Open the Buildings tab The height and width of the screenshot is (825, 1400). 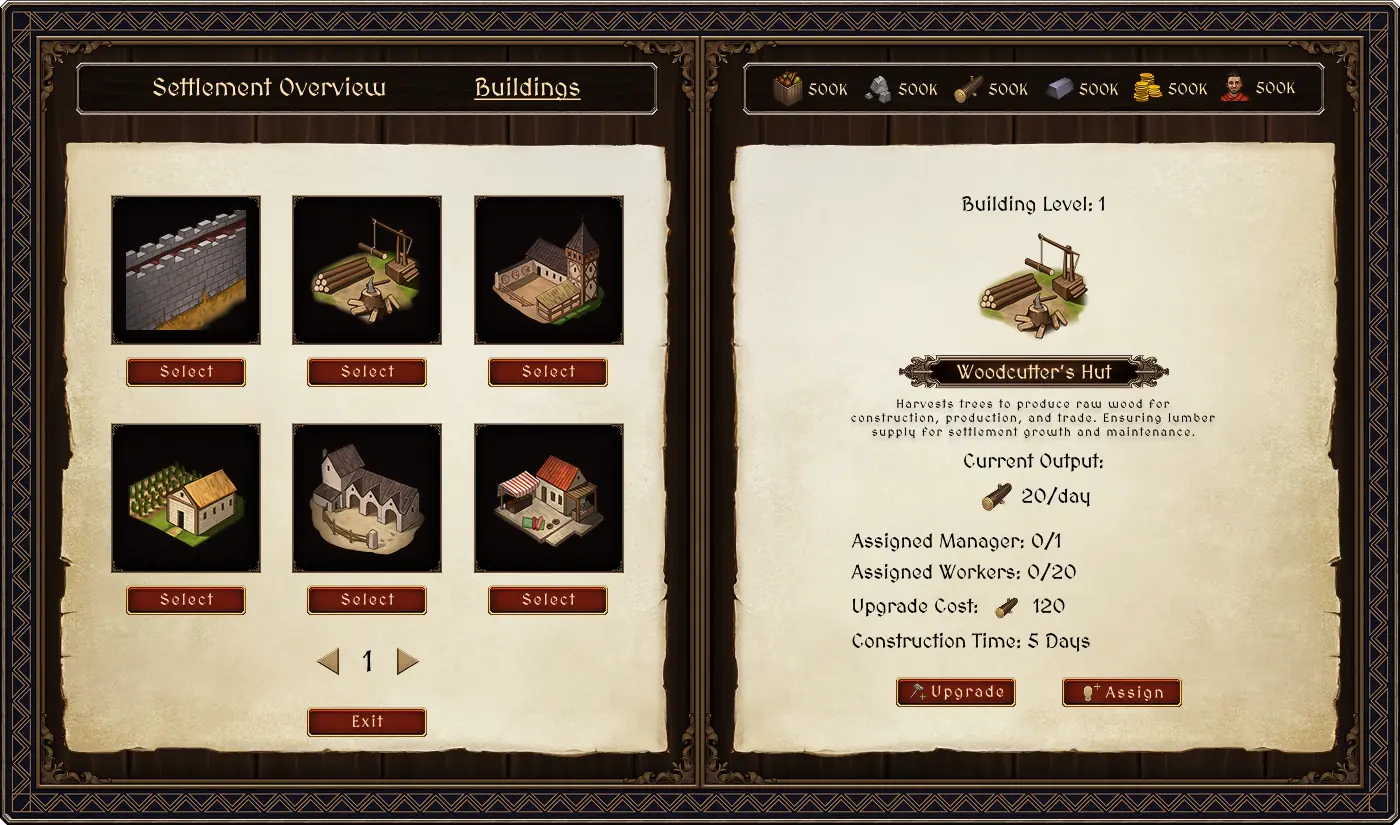click(527, 88)
